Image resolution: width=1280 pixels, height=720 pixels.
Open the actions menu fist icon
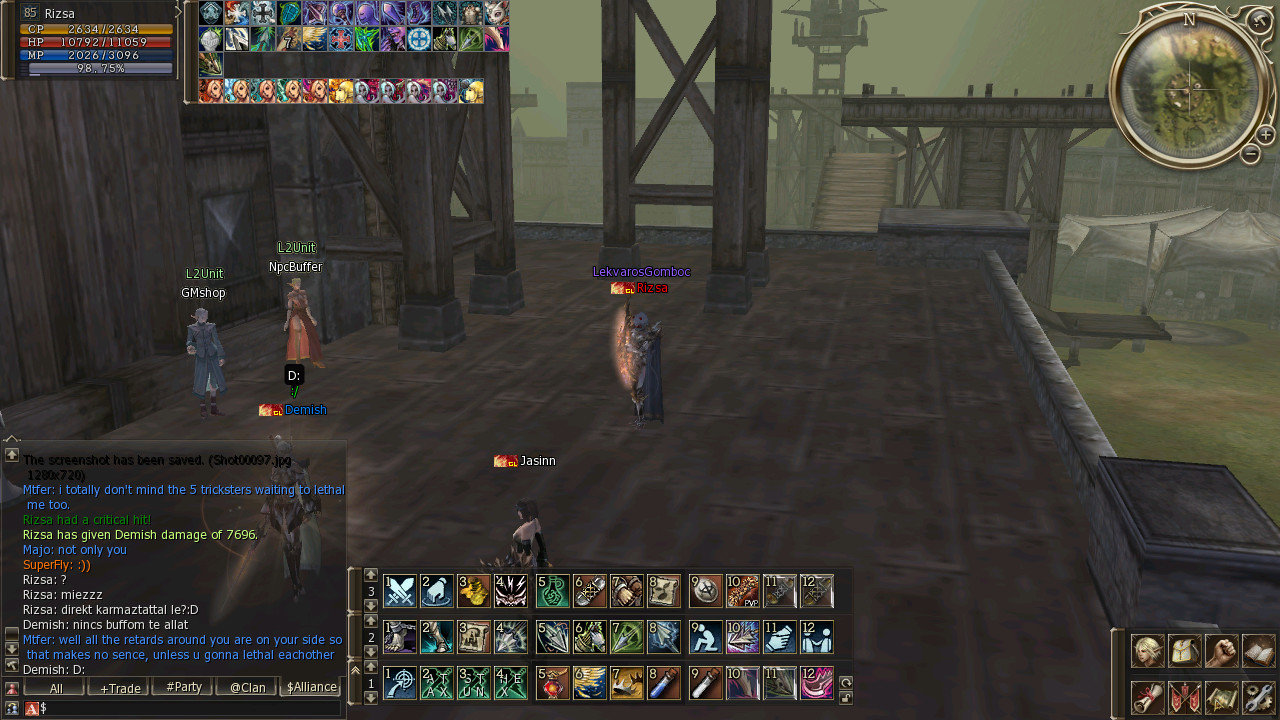pyautogui.click(x=1221, y=651)
